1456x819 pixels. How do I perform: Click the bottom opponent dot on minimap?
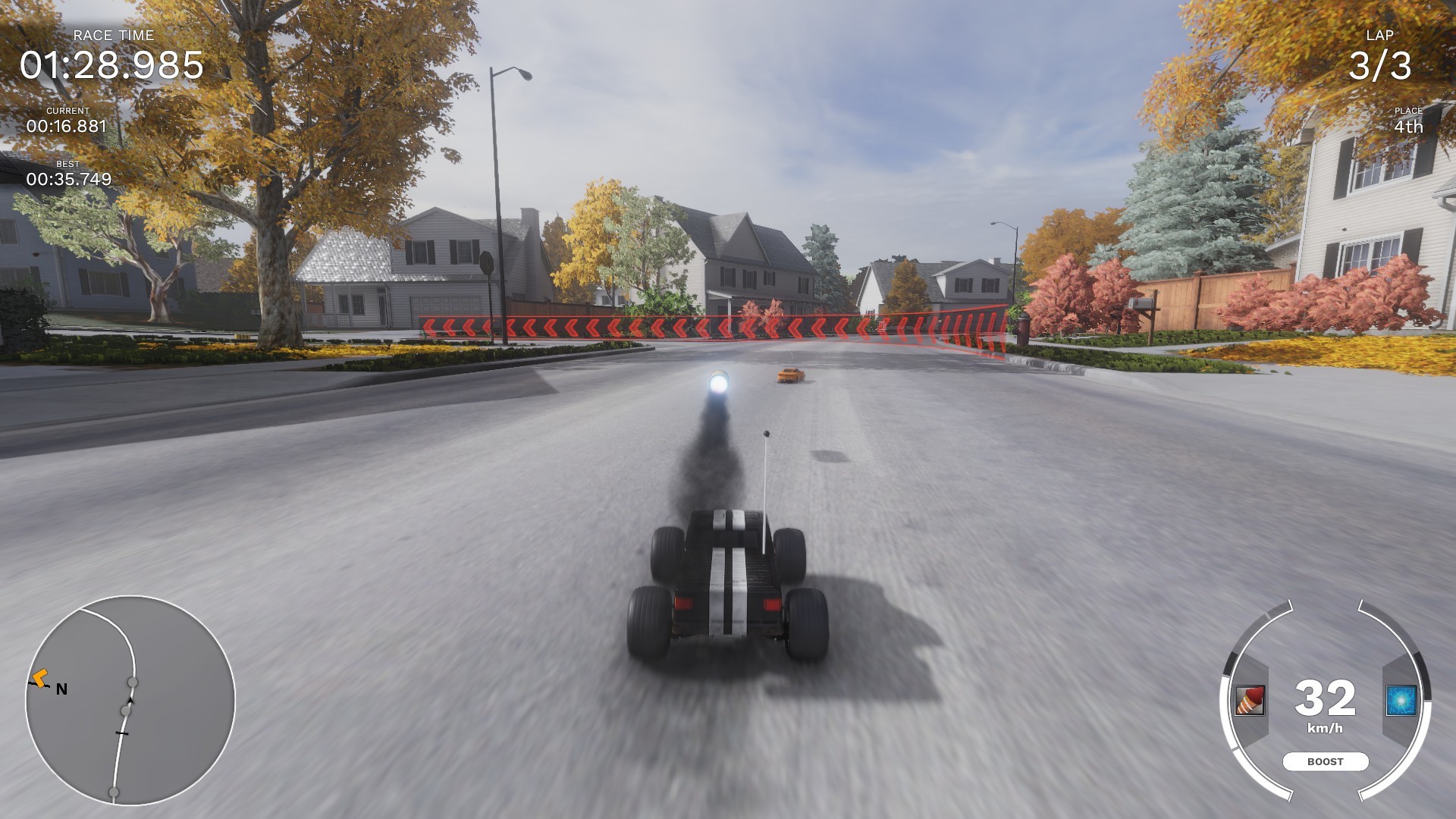tap(114, 792)
